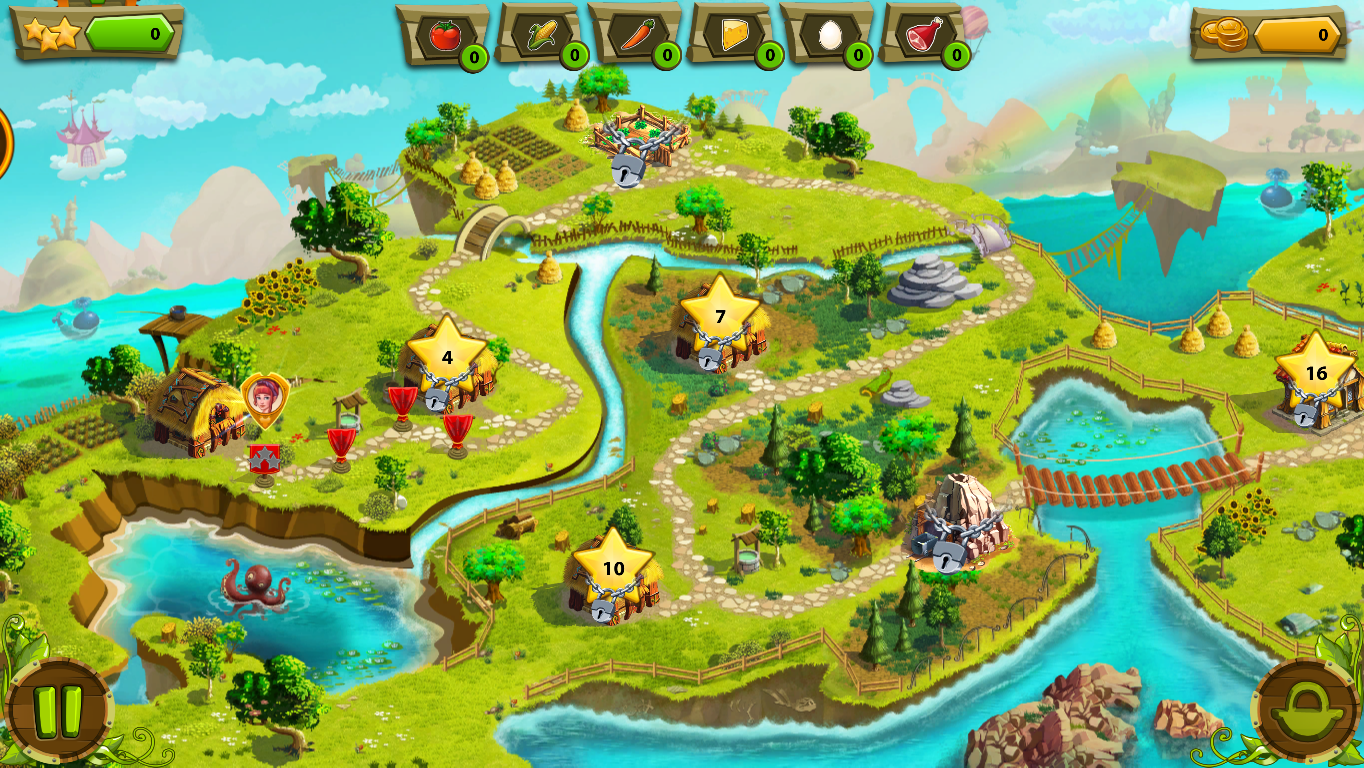Open the basket shop button
Viewport: 1364px width, 768px height.
point(1305,709)
